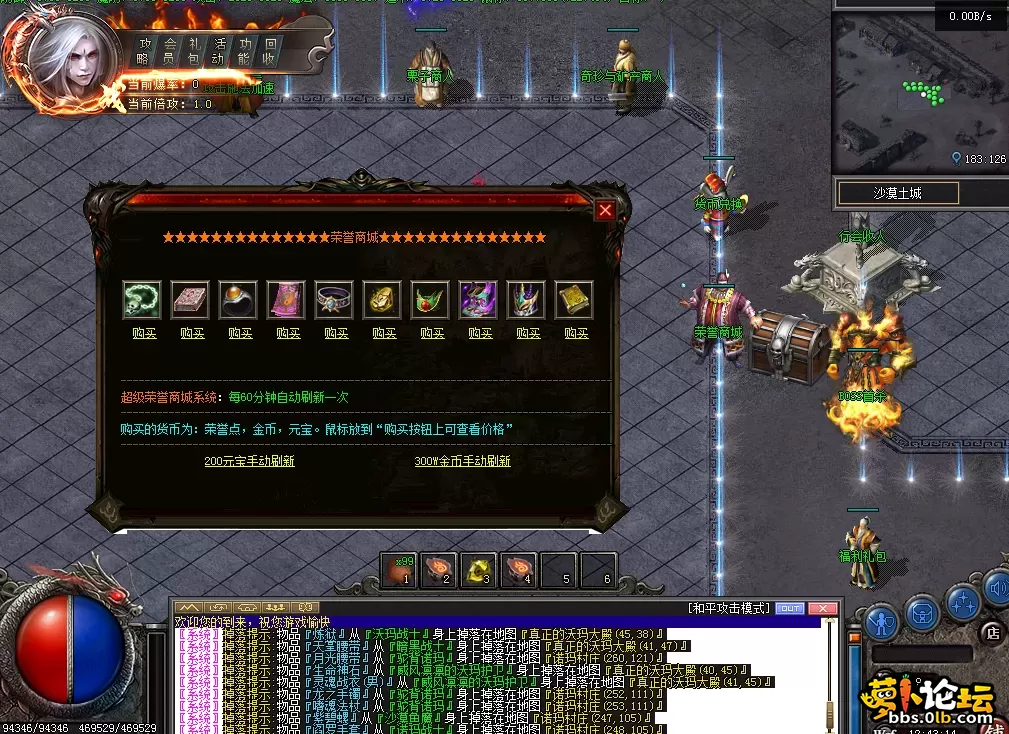Buy the skull bead necklace item
The height and width of the screenshot is (734, 1009).
(x=144, y=333)
